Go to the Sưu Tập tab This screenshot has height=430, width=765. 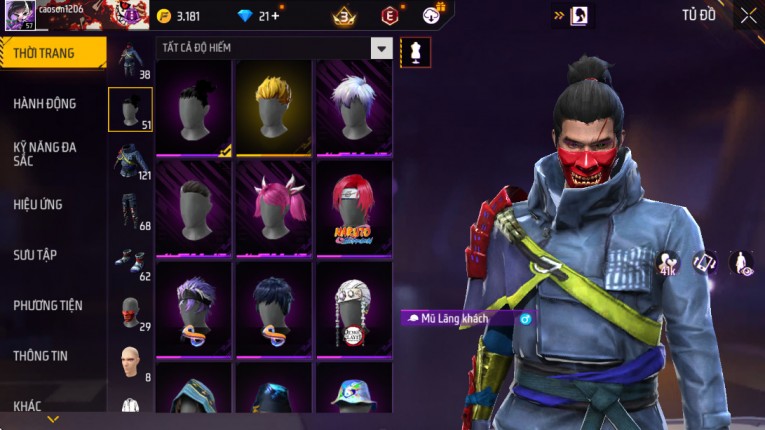35,255
